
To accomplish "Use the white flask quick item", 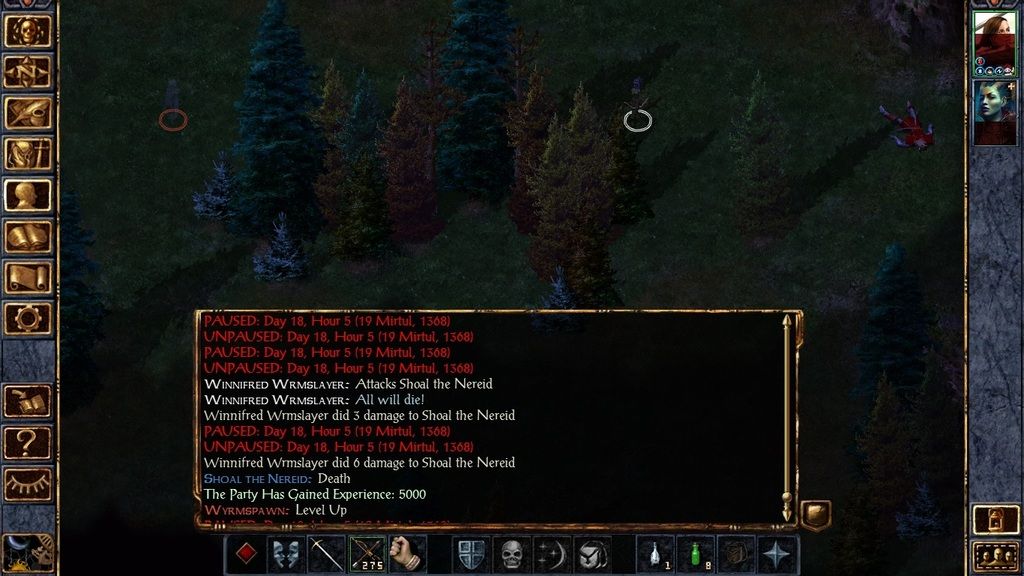I will pos(655,554).
